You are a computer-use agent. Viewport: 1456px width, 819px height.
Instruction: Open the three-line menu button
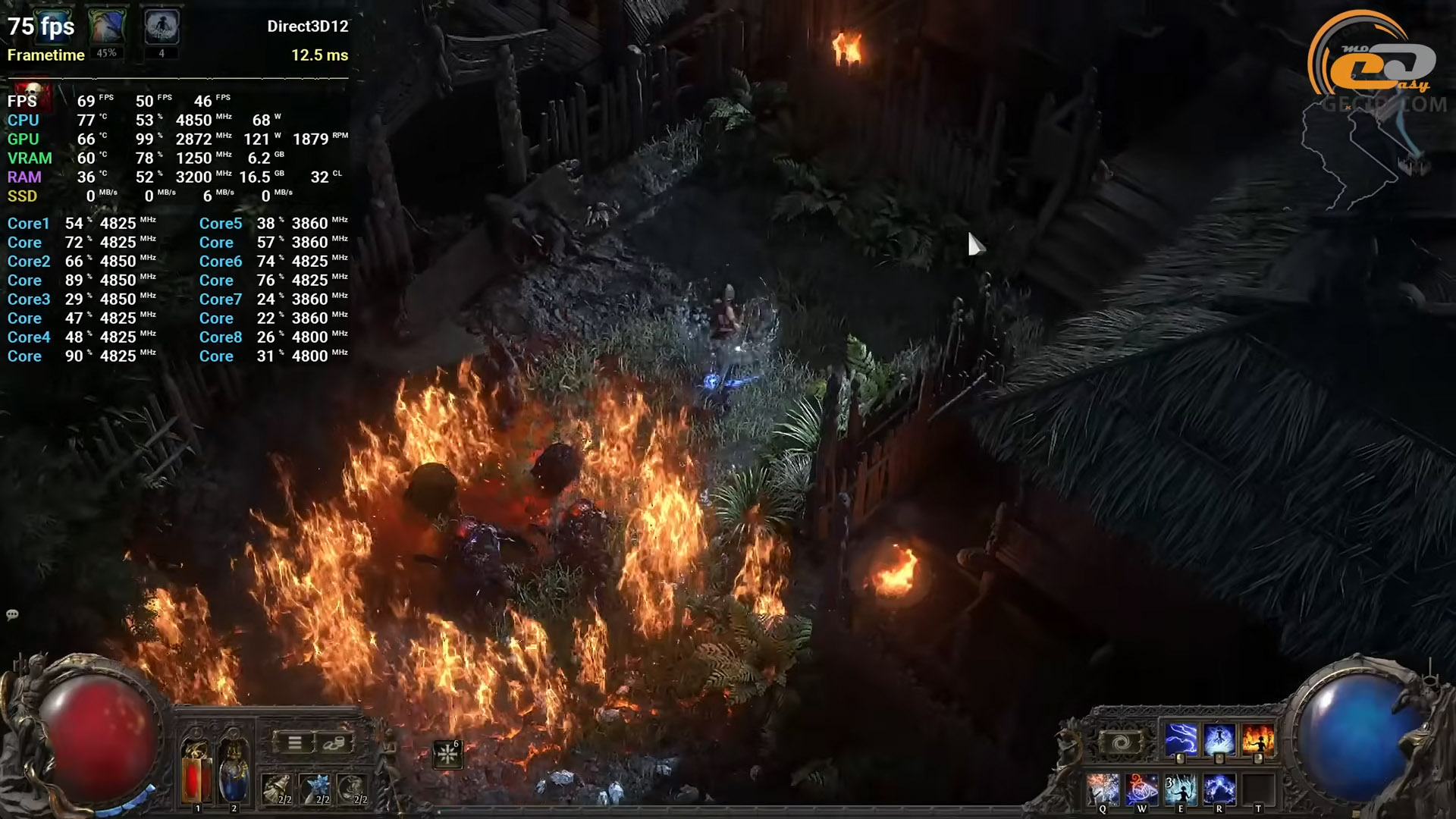[295, 742]
